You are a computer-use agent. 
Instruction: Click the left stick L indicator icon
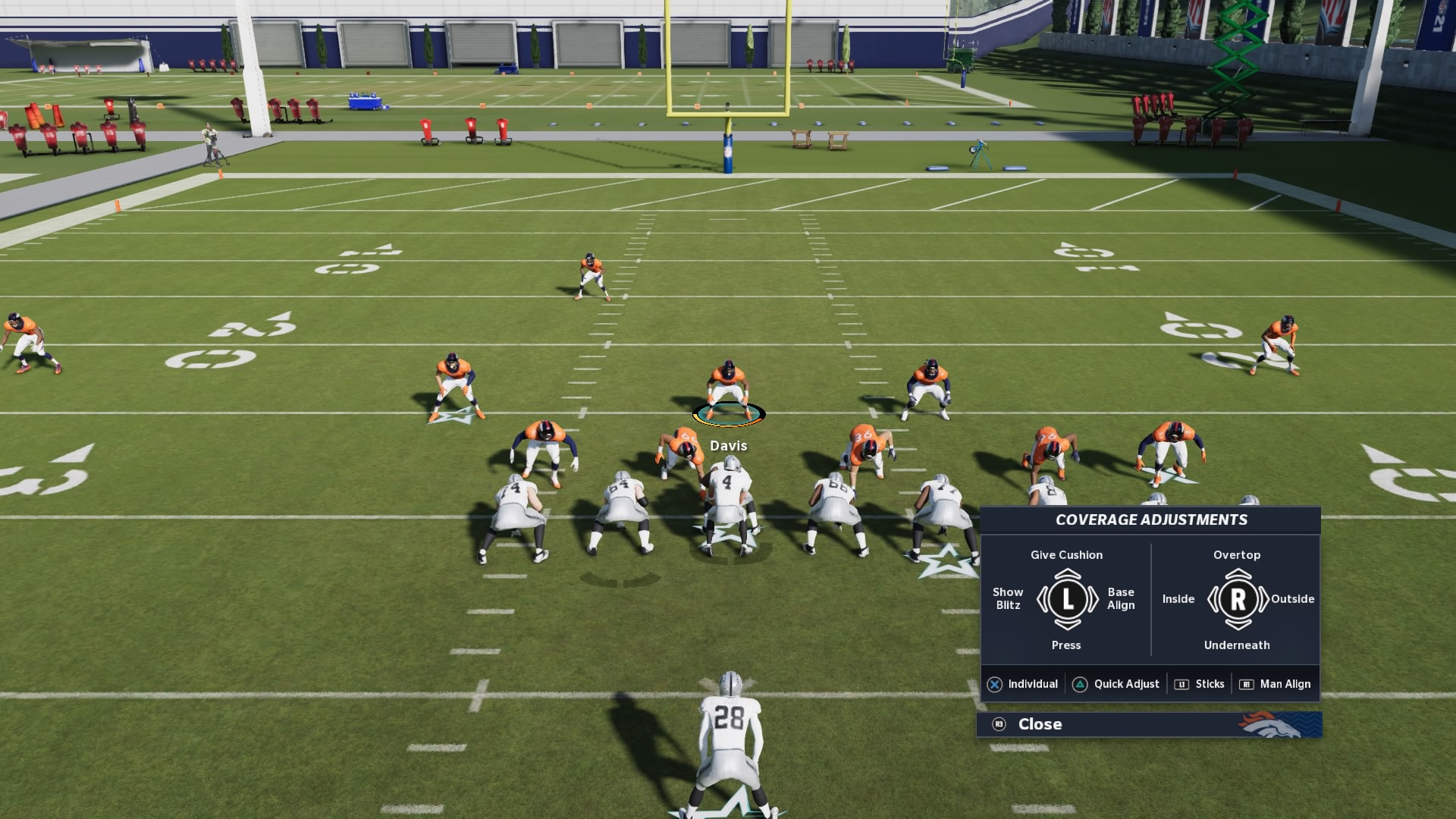[1067, 598]
